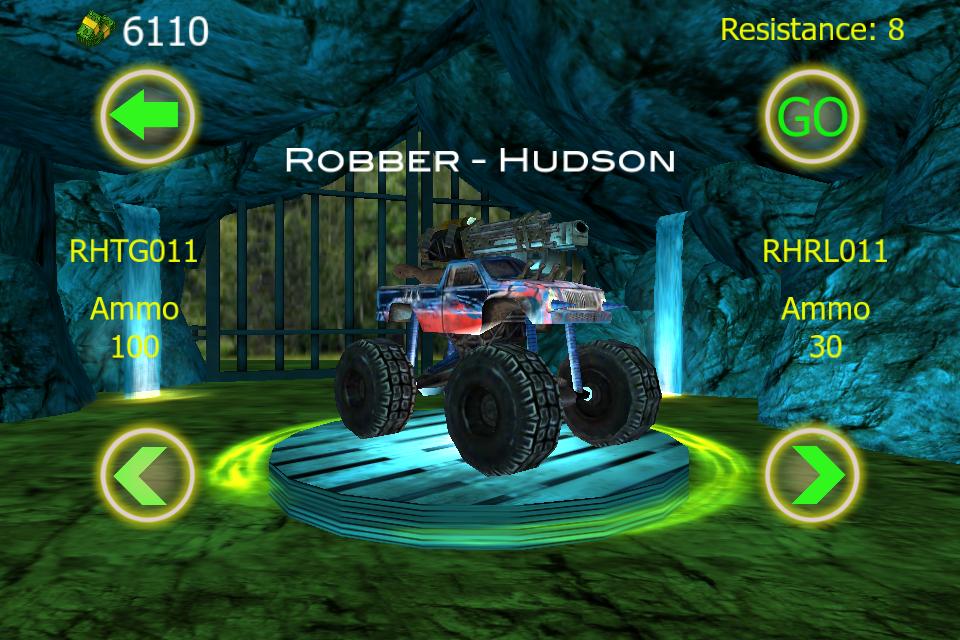Start the race with the GO button
Viewport: 960px width, 640px height.
tap(812, 117)
